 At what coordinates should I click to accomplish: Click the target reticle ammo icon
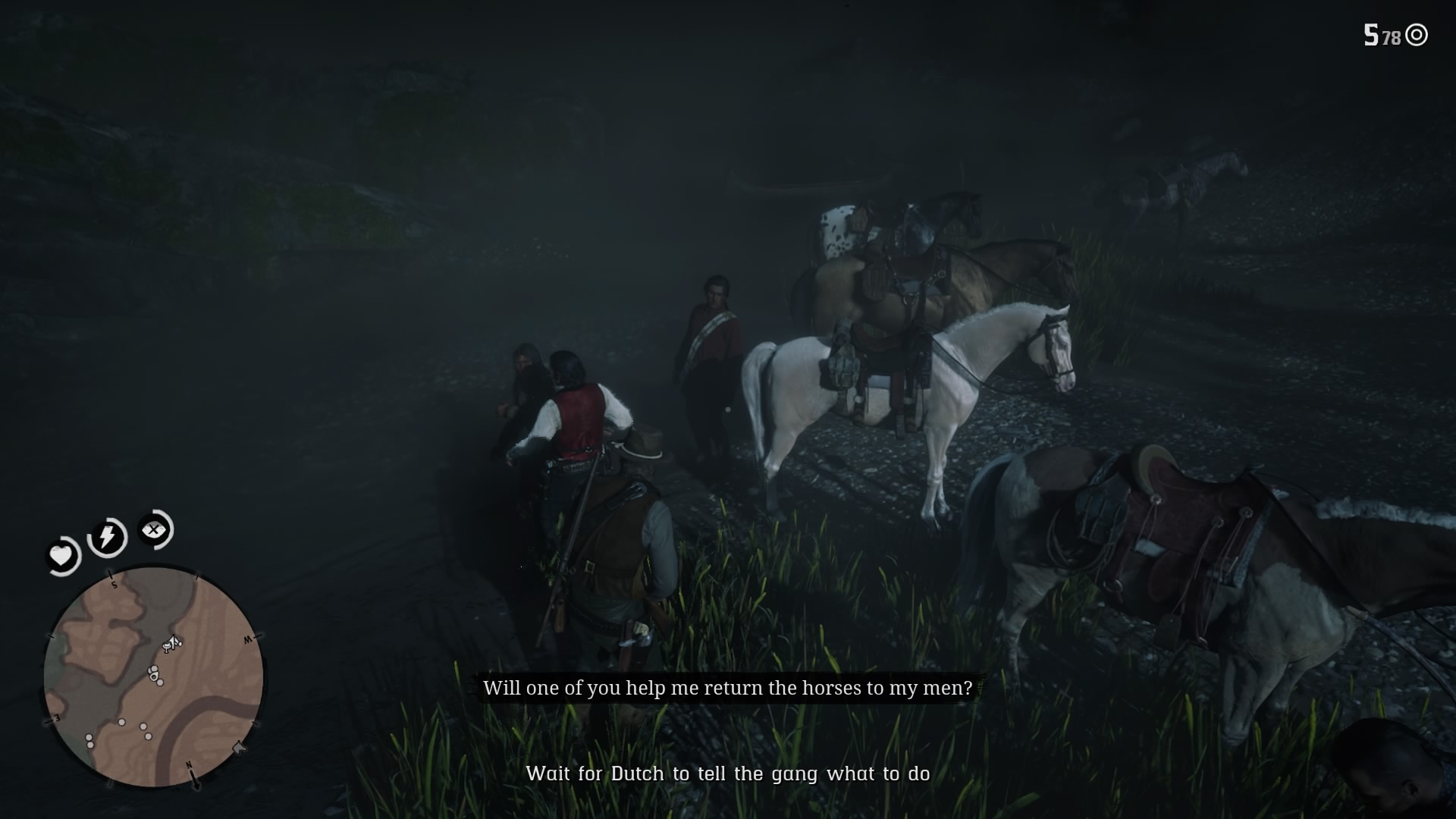point(1417,33)
